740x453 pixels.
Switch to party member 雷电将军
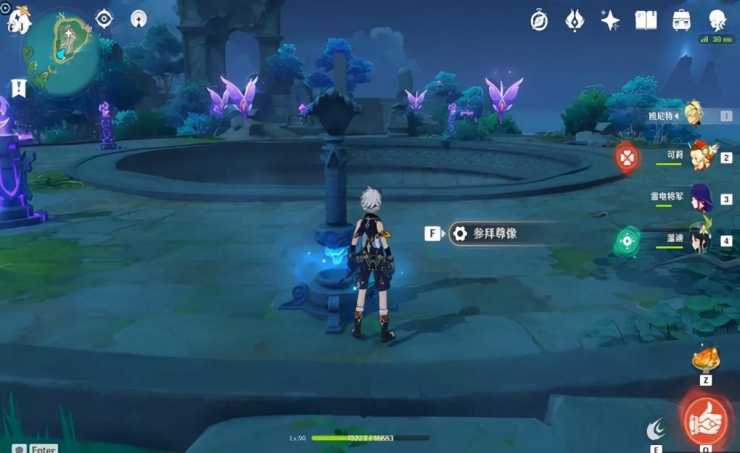click(x=700, y=197)
